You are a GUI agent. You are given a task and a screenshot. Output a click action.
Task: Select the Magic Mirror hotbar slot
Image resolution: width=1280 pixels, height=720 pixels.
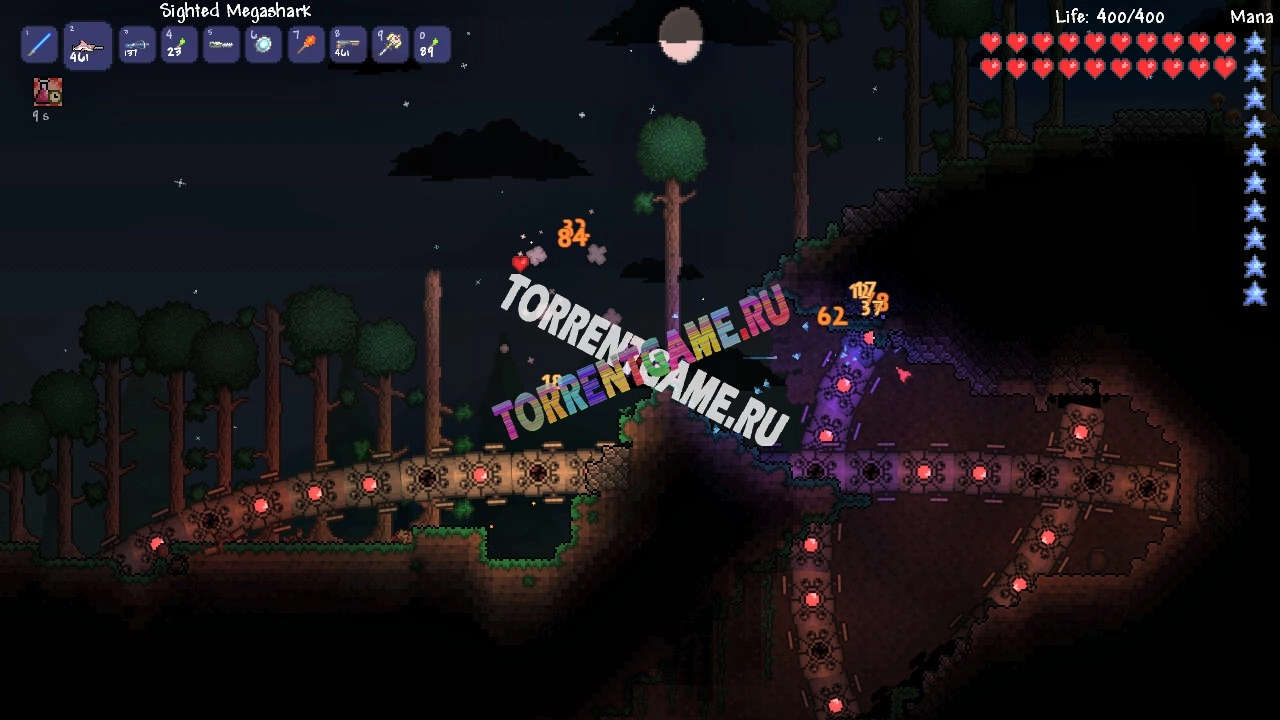pos(264,45)
